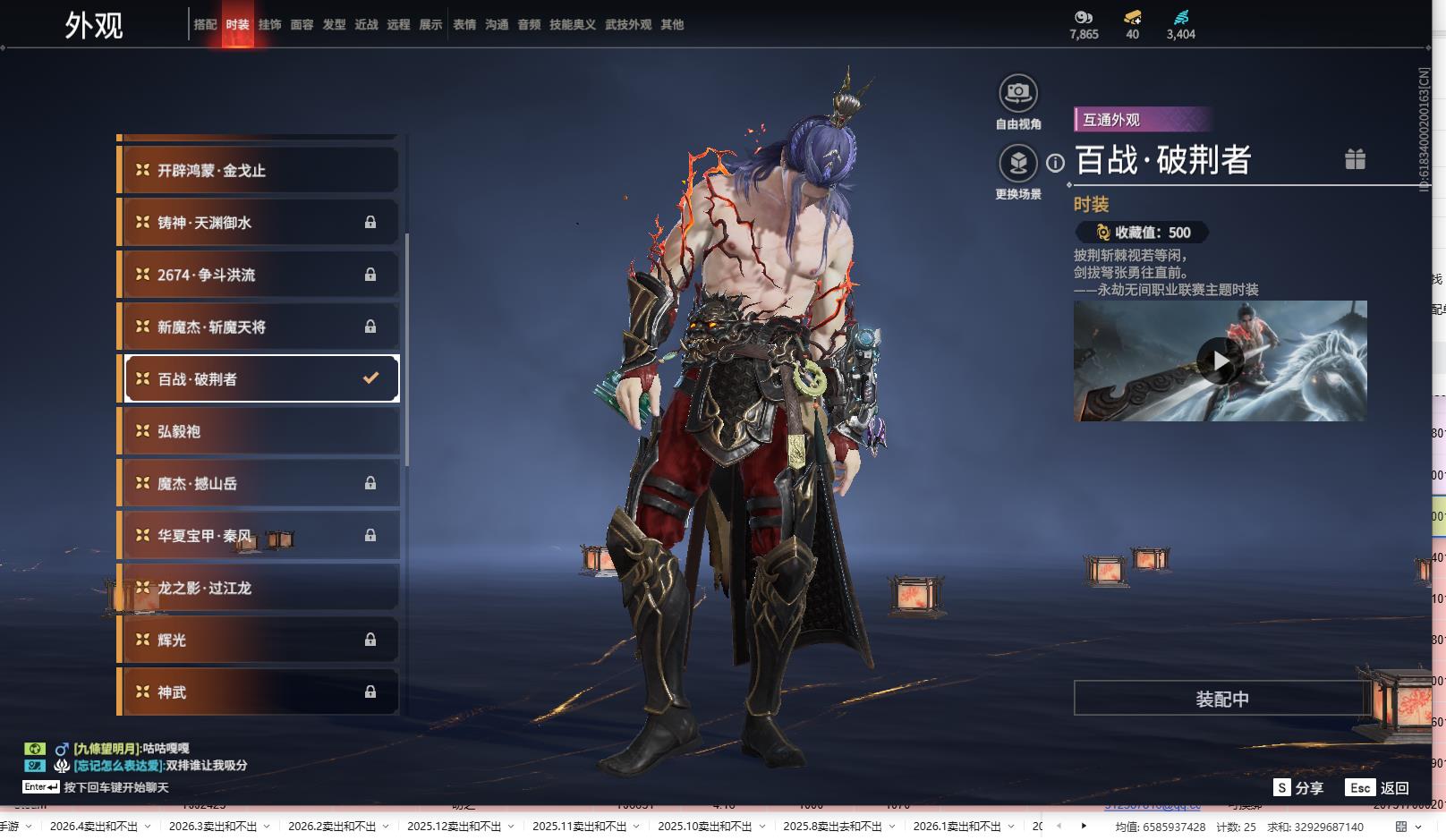1446x840 pixels.
Task: Choose the 华夏宝甲·秦风 outfit
Action: [259, 535]
